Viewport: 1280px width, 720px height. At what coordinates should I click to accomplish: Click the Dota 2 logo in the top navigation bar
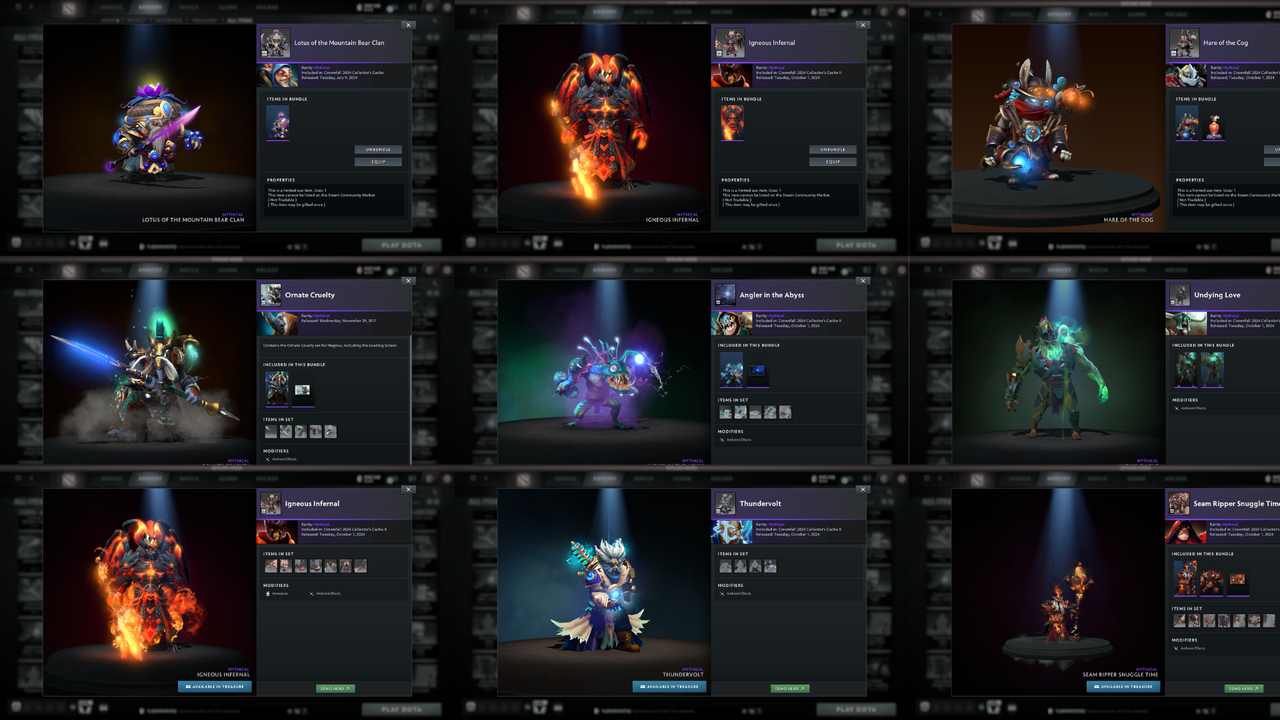click(68, 6)
